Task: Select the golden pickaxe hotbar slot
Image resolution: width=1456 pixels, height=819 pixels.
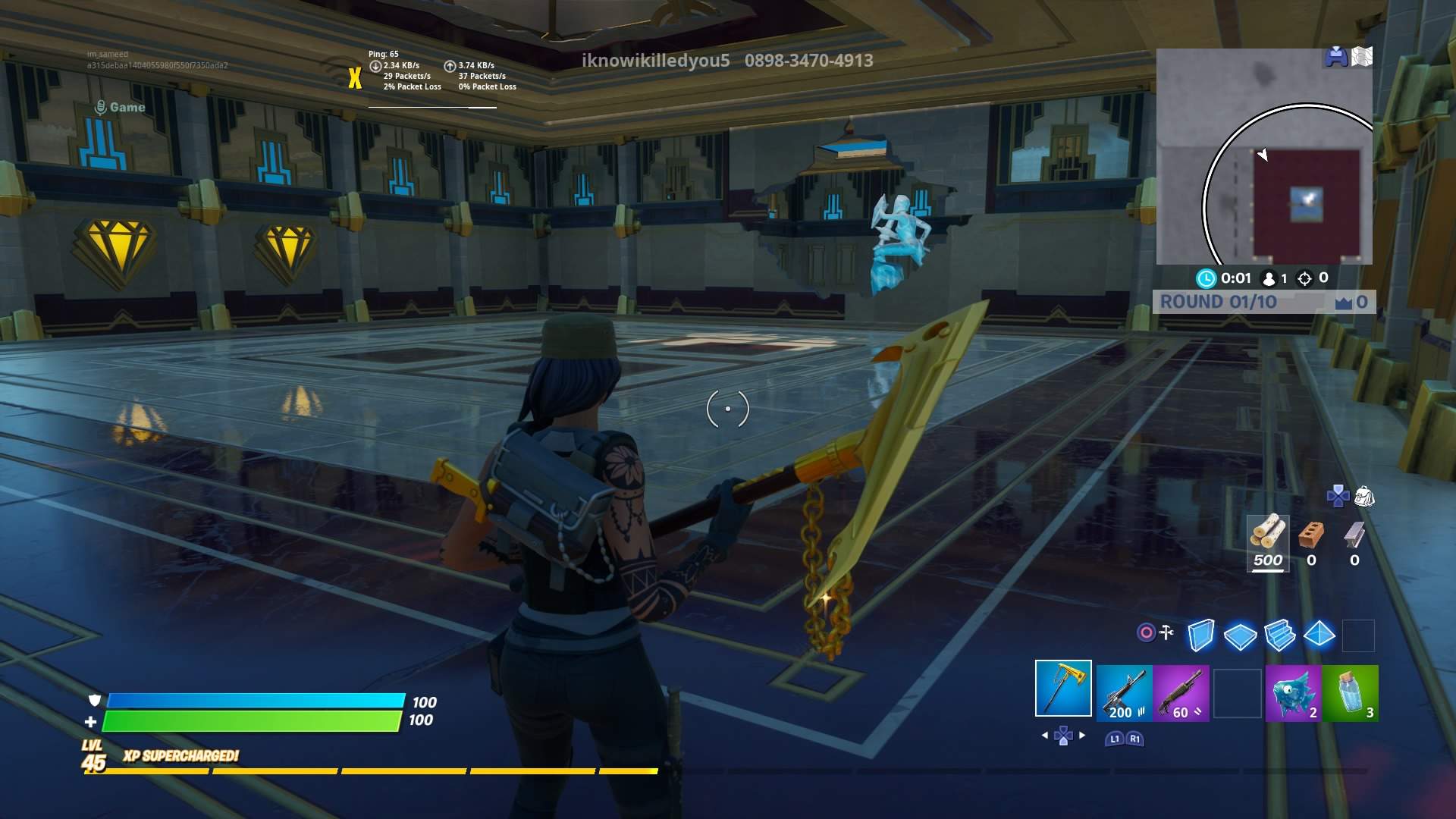Action: [x=1063, y=689]
